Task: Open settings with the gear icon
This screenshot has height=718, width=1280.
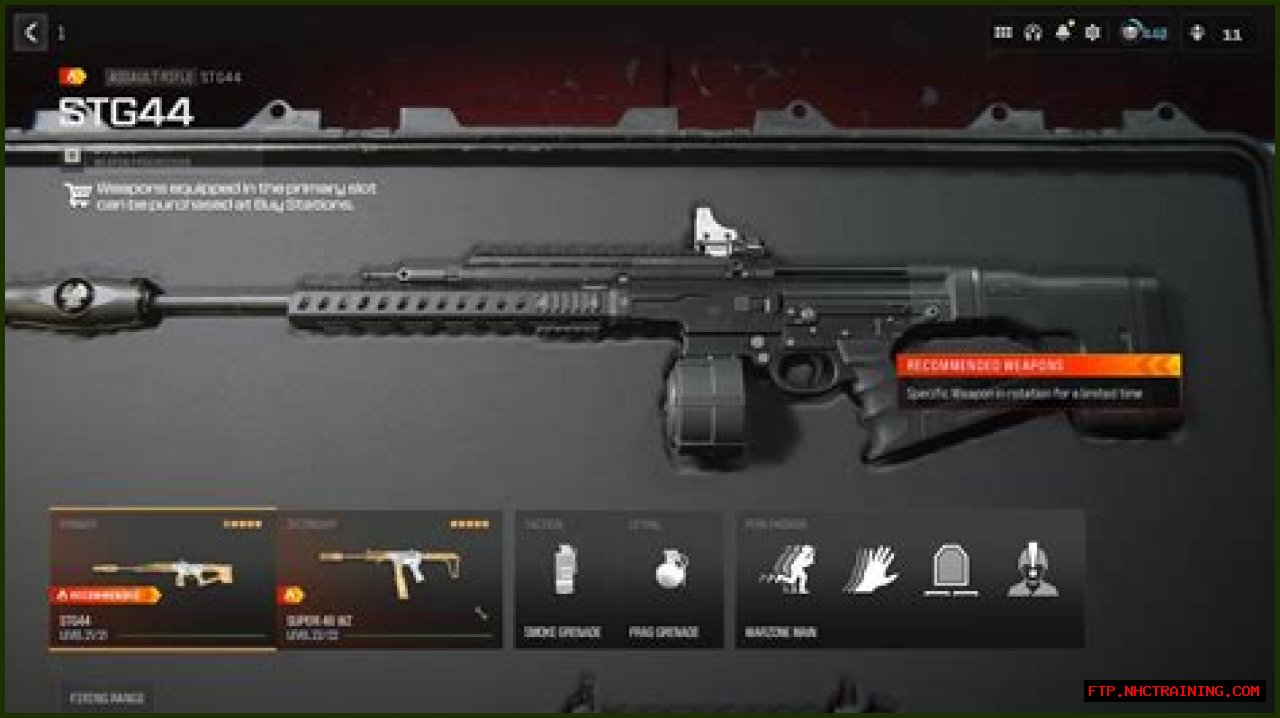Action: 1093,33
